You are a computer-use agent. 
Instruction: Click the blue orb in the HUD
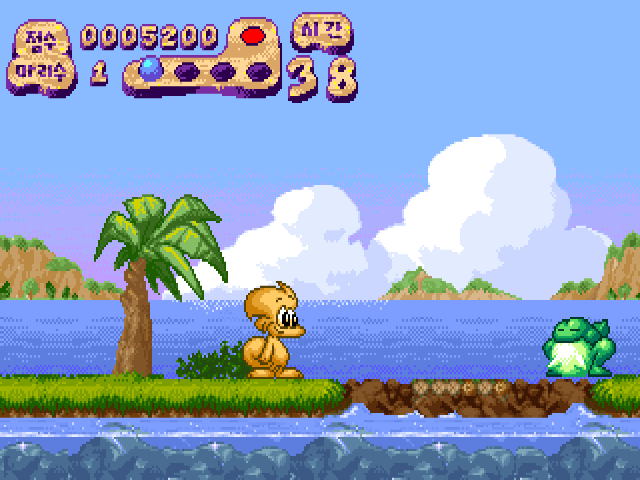[x=151, y=69]
